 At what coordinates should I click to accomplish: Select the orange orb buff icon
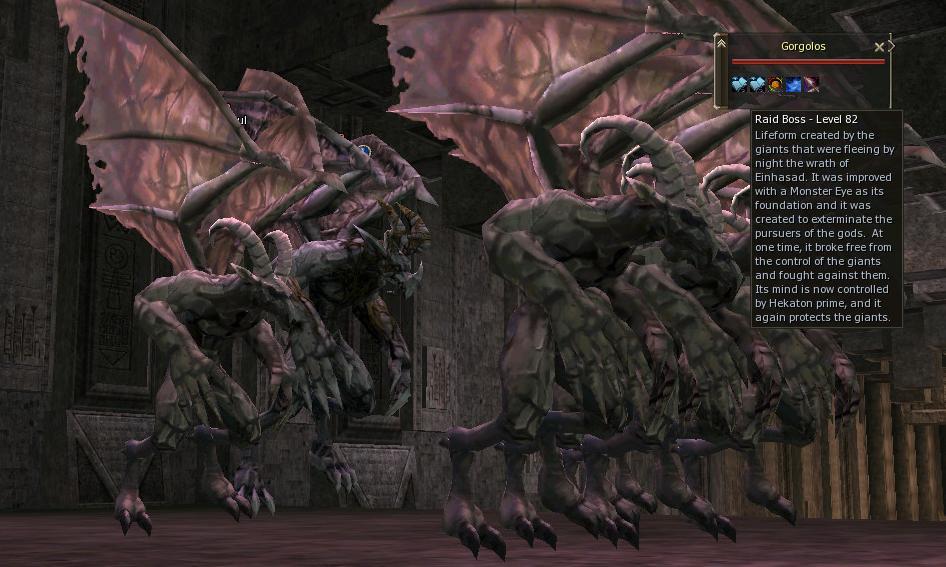click(x=775, y=85)
